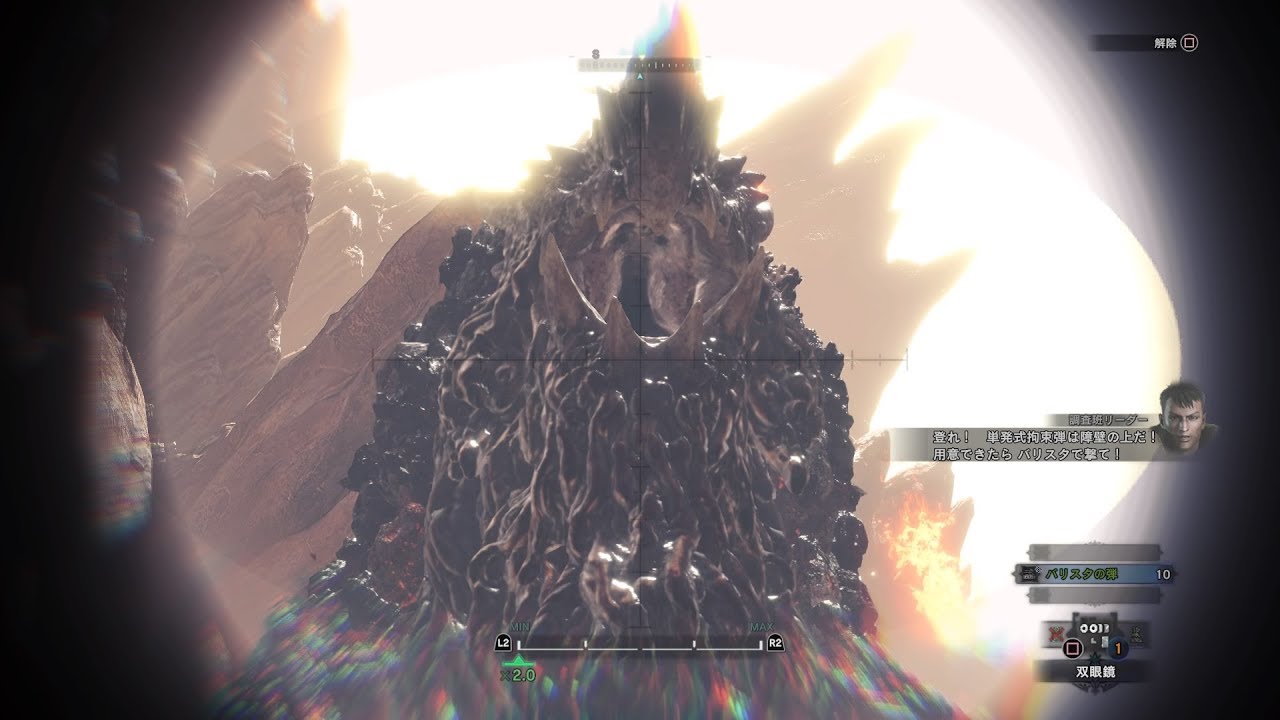This screenshot has height=720, width=1280.
Task: Select the item to the right of the selector
Action: pos(1137,635)
